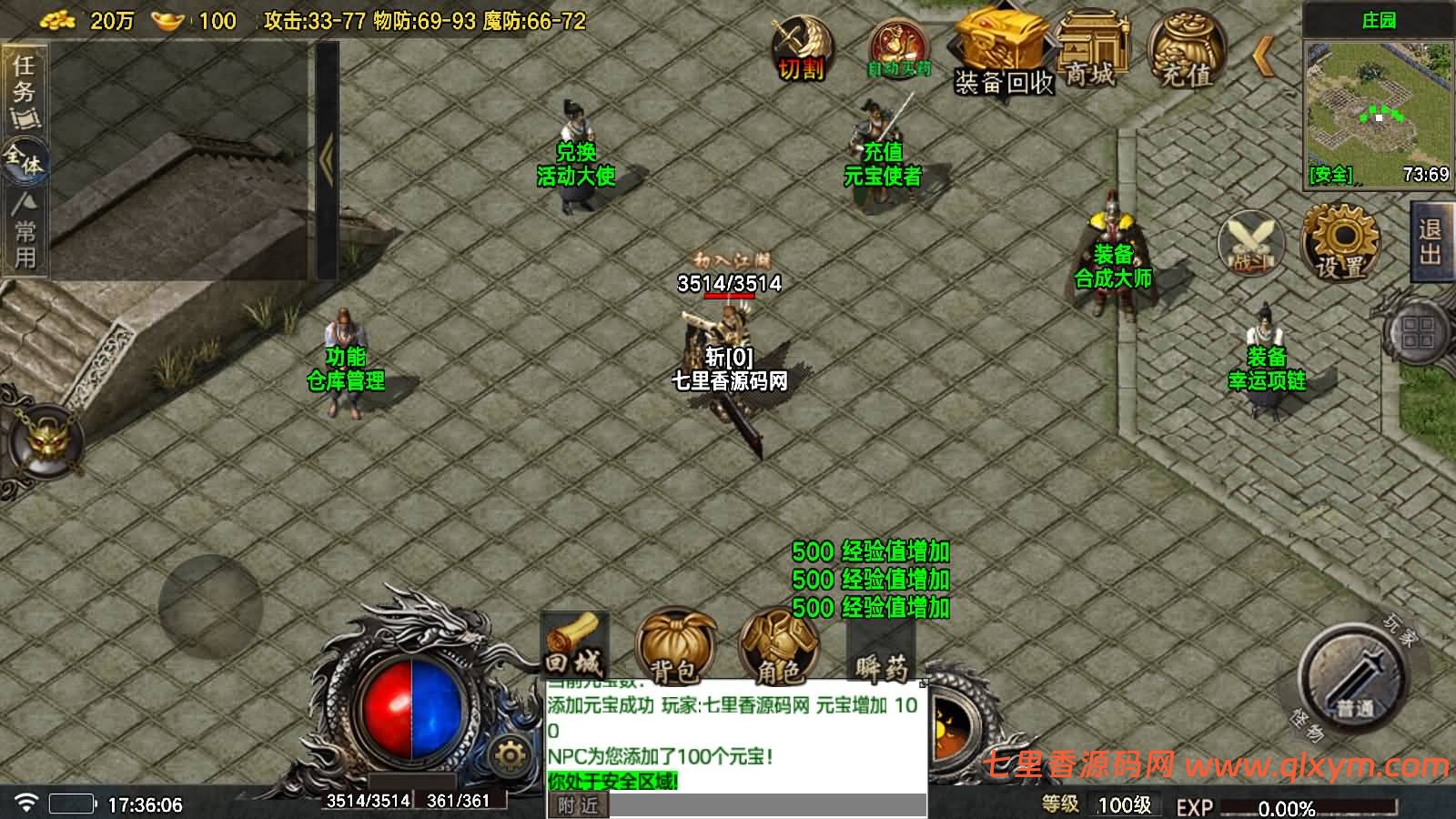Use the 瞬药 instant potion icon
The height and width of the screenshot is (819, 1456).
878,651
